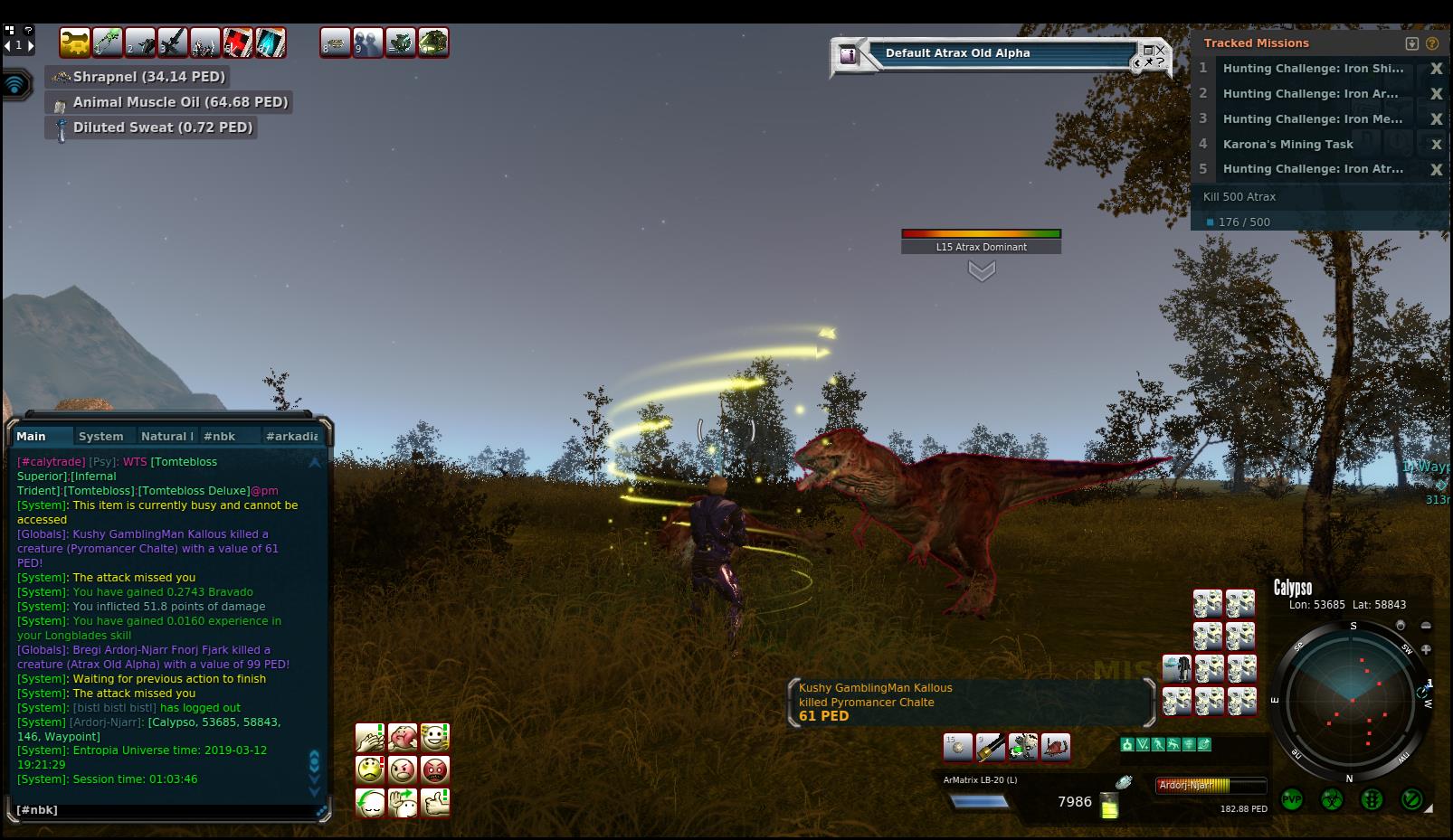The height and width of the screenshot is (840, 1453).
Task: Toggle the green PVP button
Action: coord(1292,800)
